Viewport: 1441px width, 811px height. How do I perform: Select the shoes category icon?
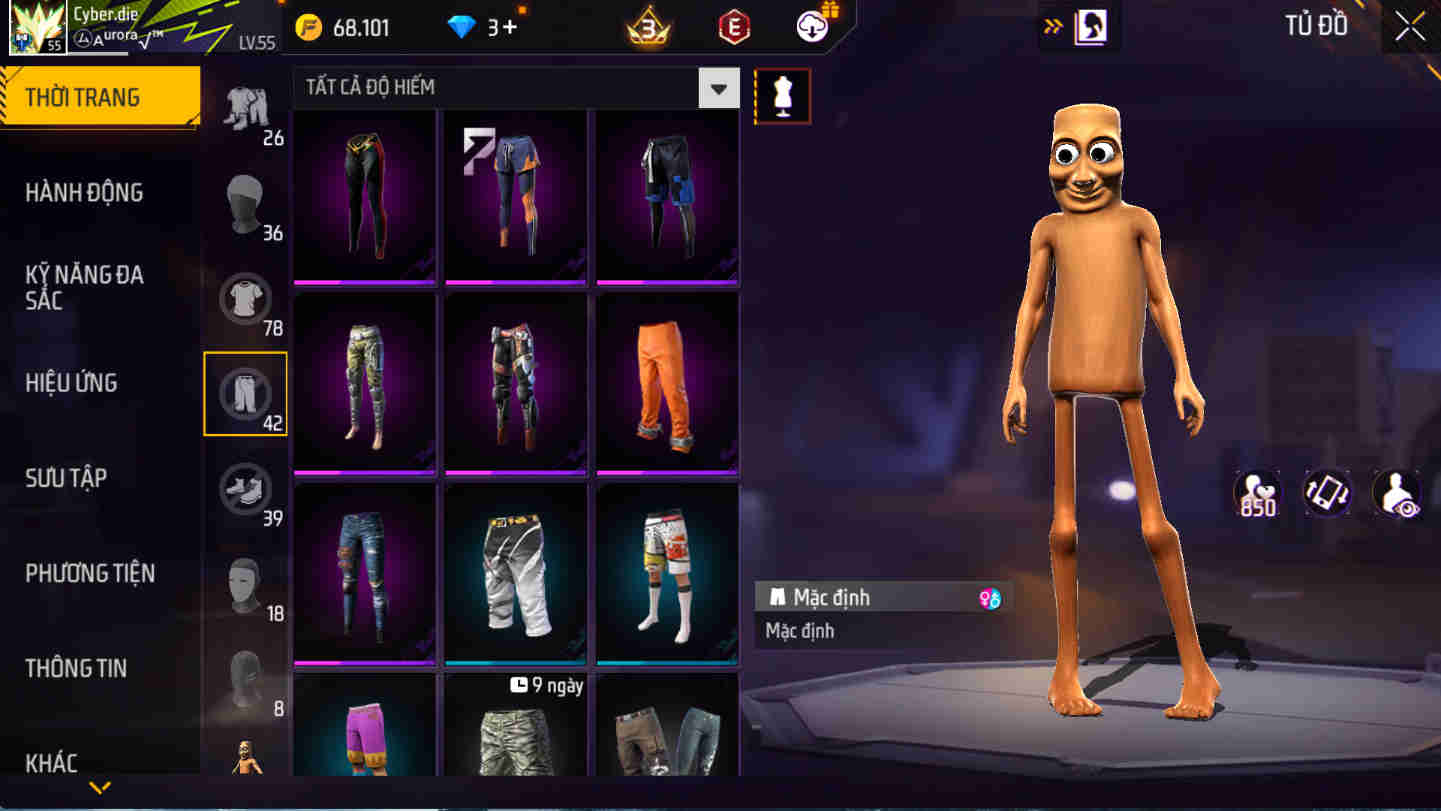pos(246,487)
